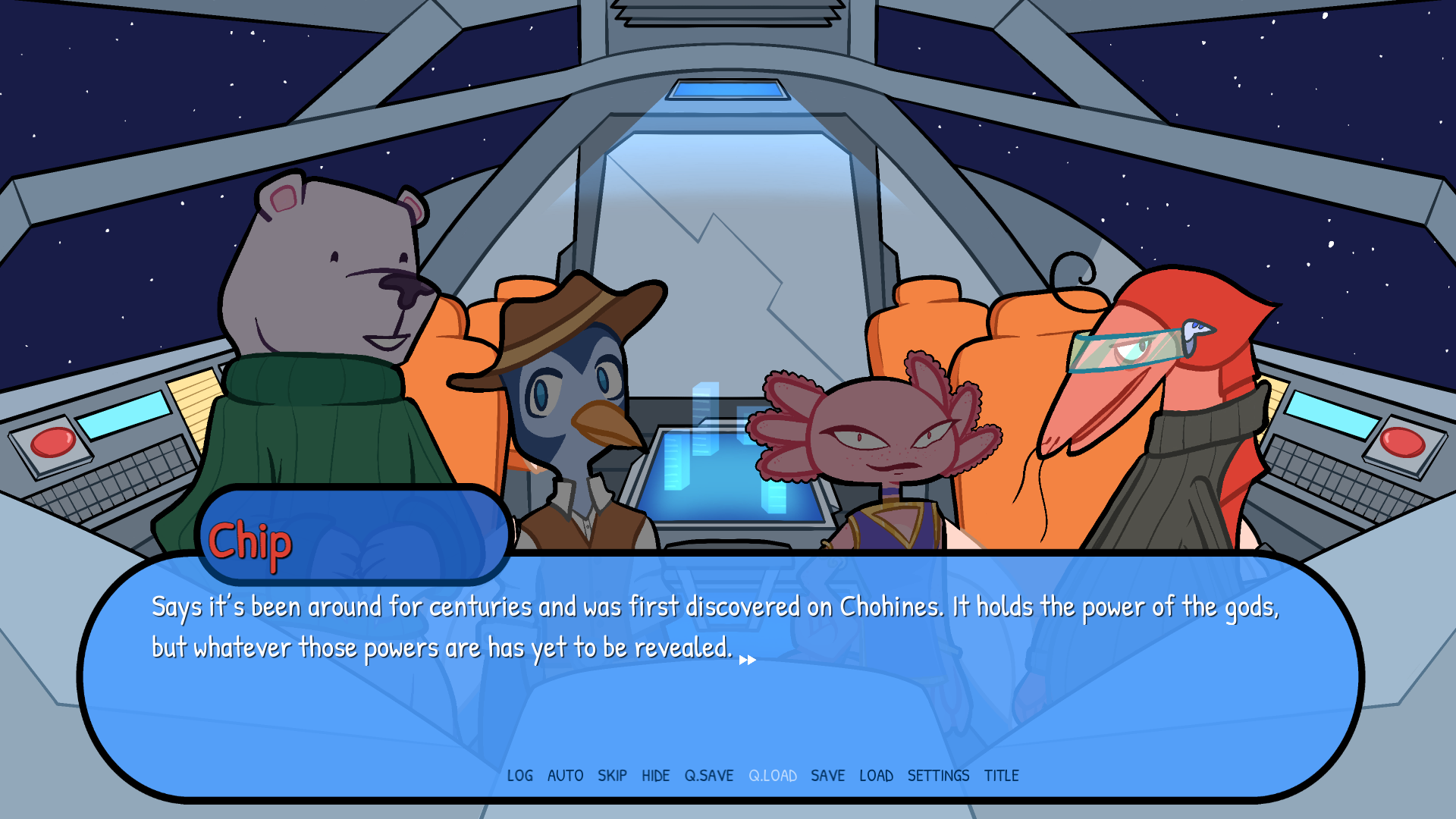Open the SETTINGS screen
1456x819 pixels.
[940, 776]
